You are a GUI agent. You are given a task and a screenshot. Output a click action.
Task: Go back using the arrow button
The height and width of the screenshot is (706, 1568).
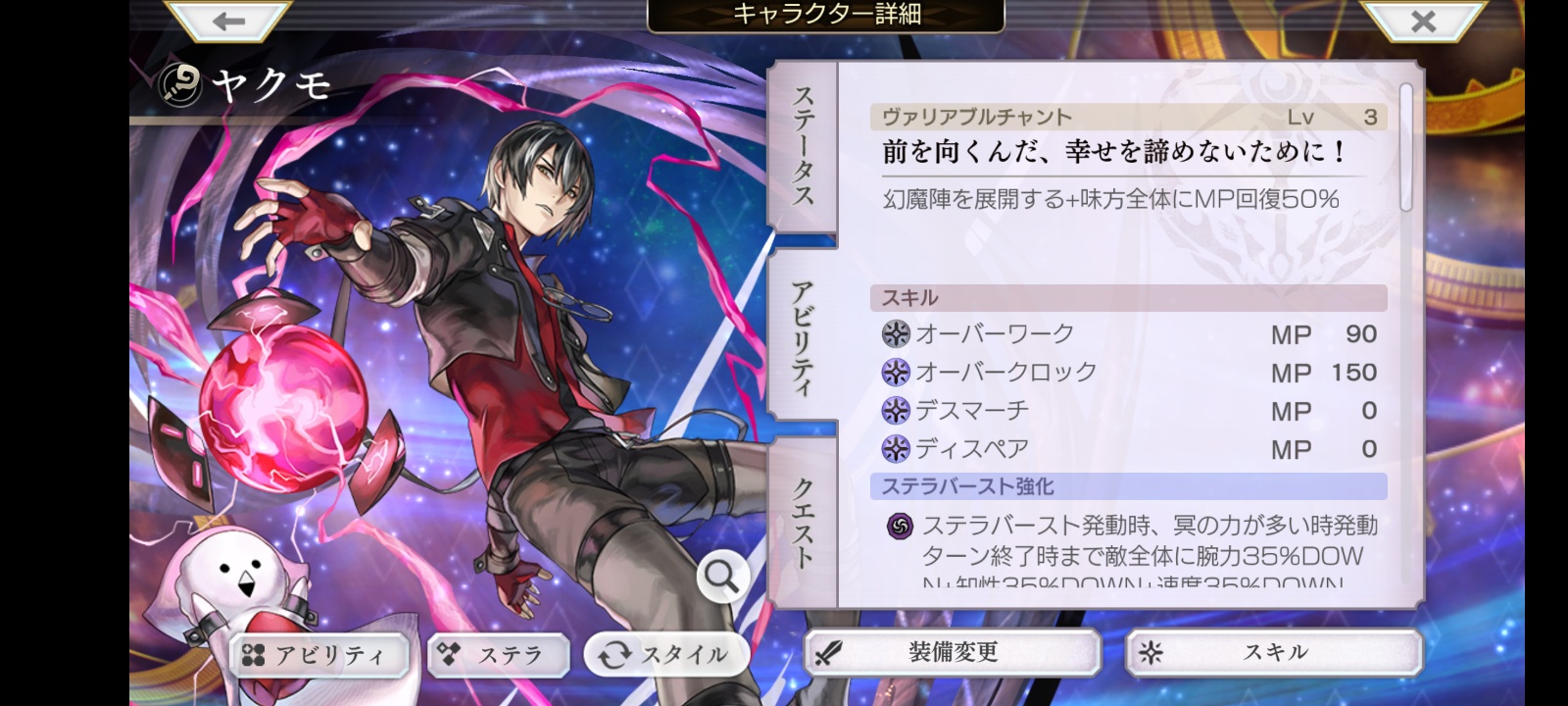click(x=229, y=21)
